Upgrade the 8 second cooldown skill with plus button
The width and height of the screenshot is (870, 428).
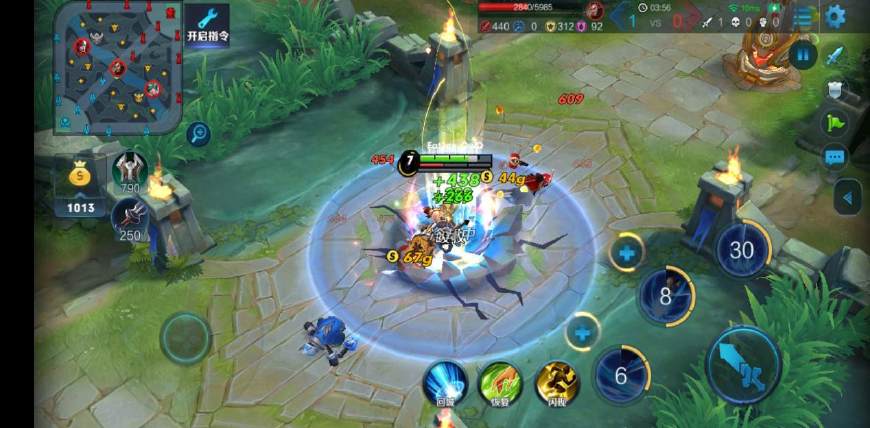coord(627,253)
